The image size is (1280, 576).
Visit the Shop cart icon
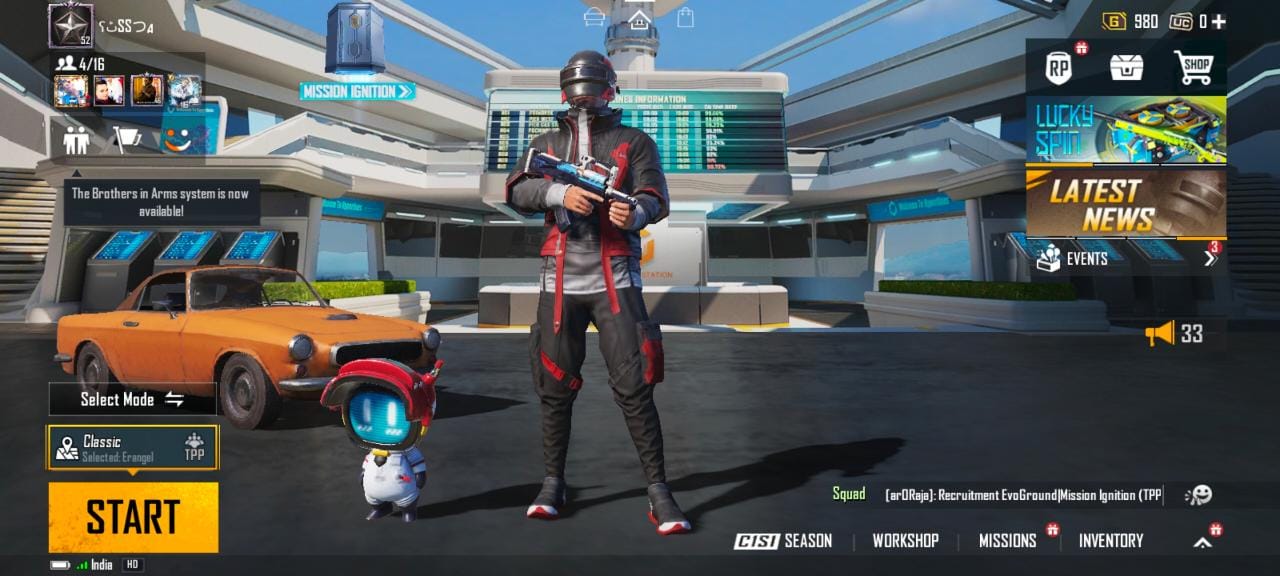[x=1194, y=68]
